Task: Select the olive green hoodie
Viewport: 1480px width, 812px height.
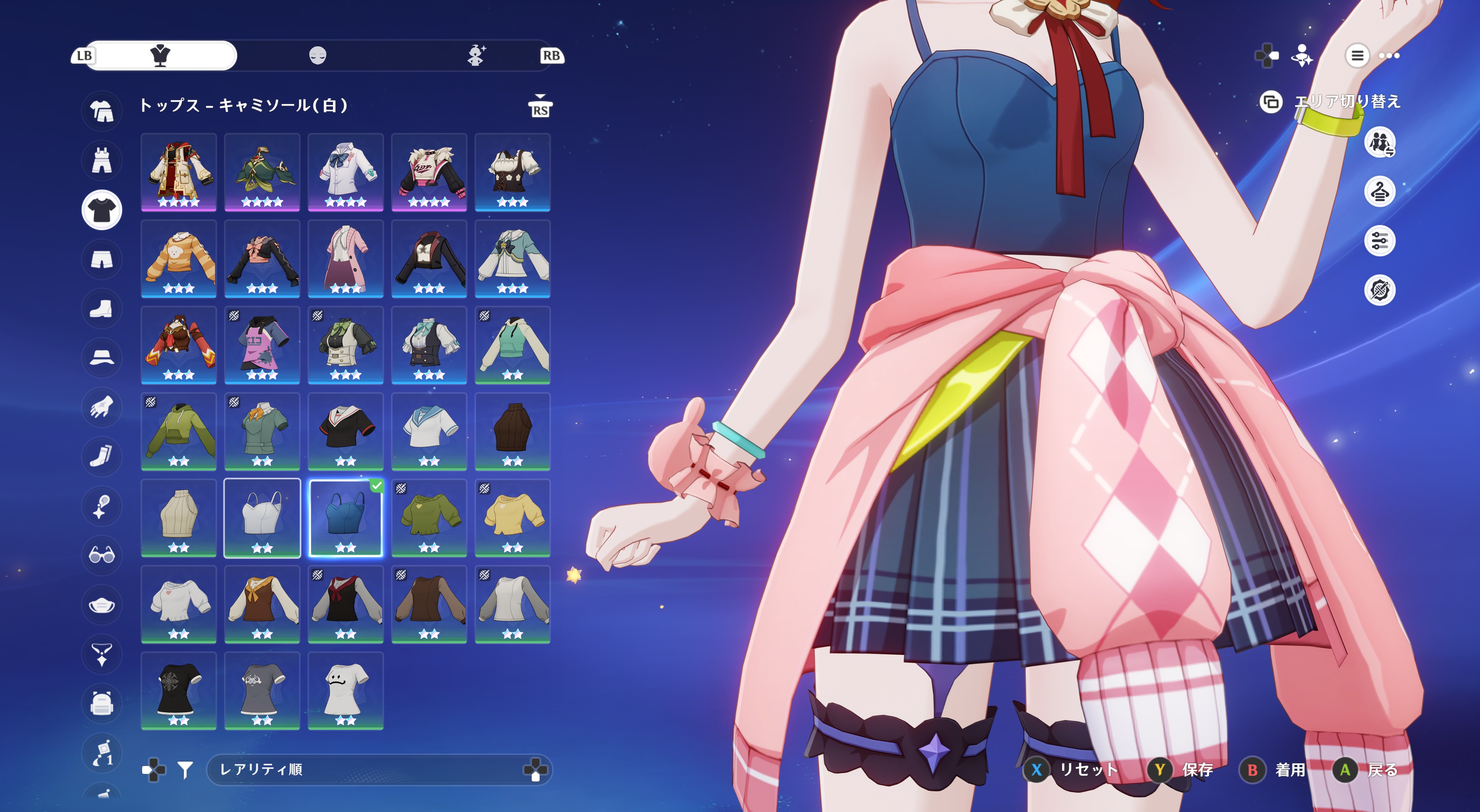Action: tap(179, 431)
